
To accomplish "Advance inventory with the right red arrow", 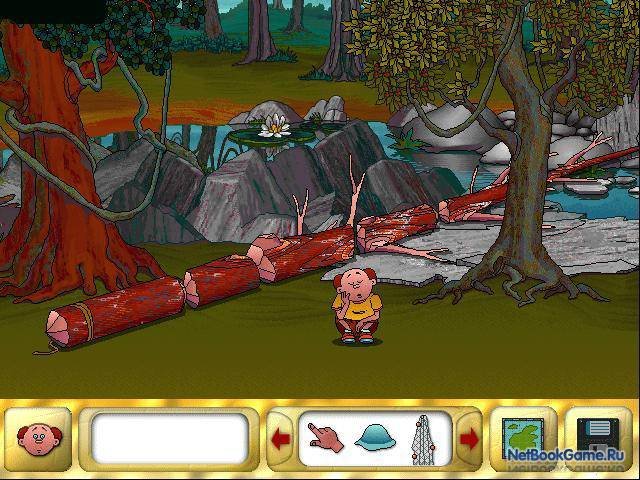I will [x=467, y=439].
